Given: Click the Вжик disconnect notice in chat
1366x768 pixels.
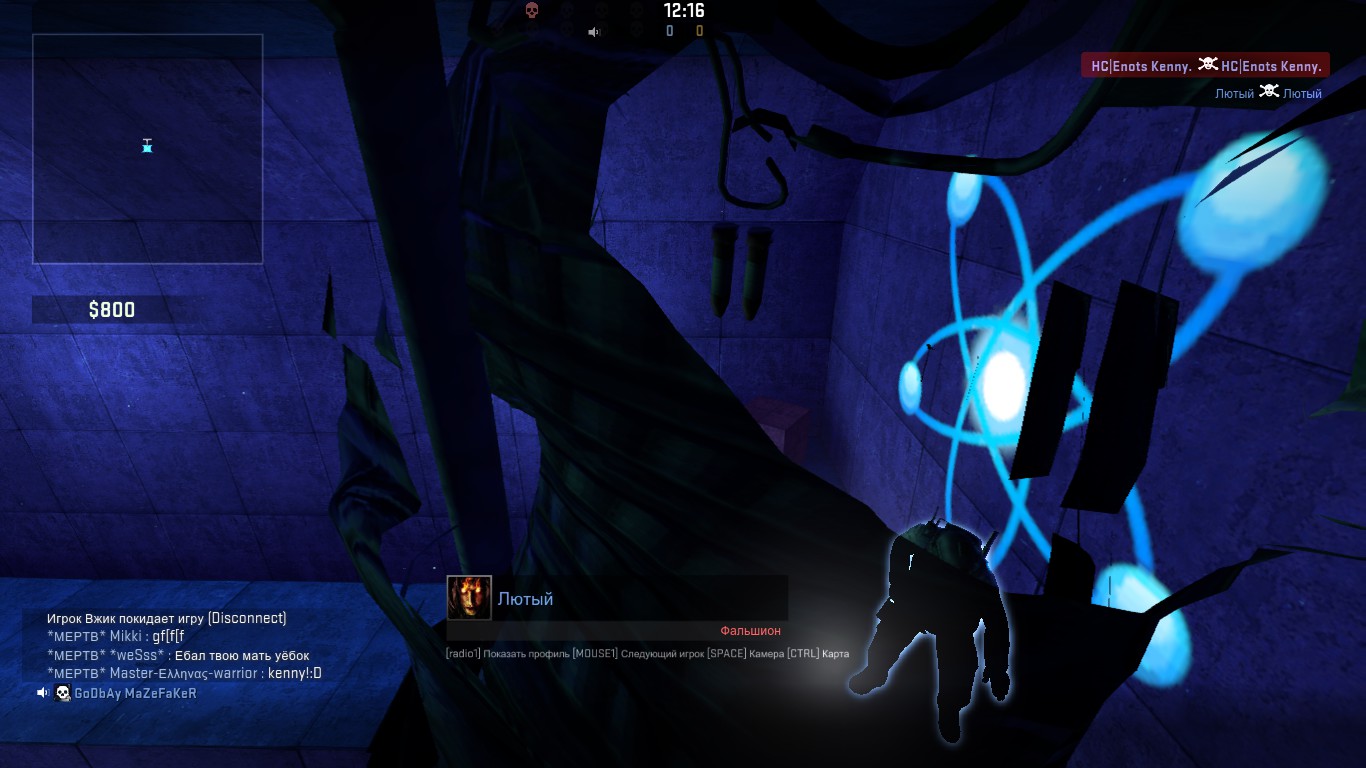Looking at the screenshot, I should point(166,618).
